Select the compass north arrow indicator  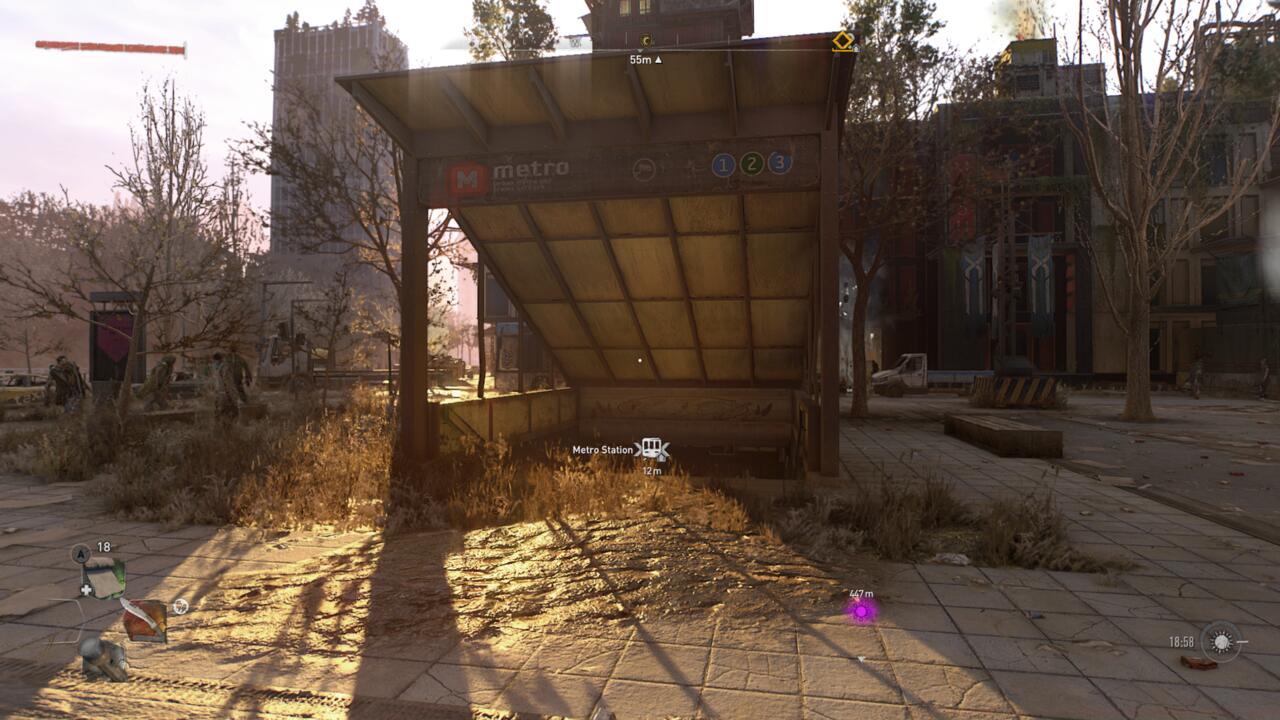pos(81,552)
